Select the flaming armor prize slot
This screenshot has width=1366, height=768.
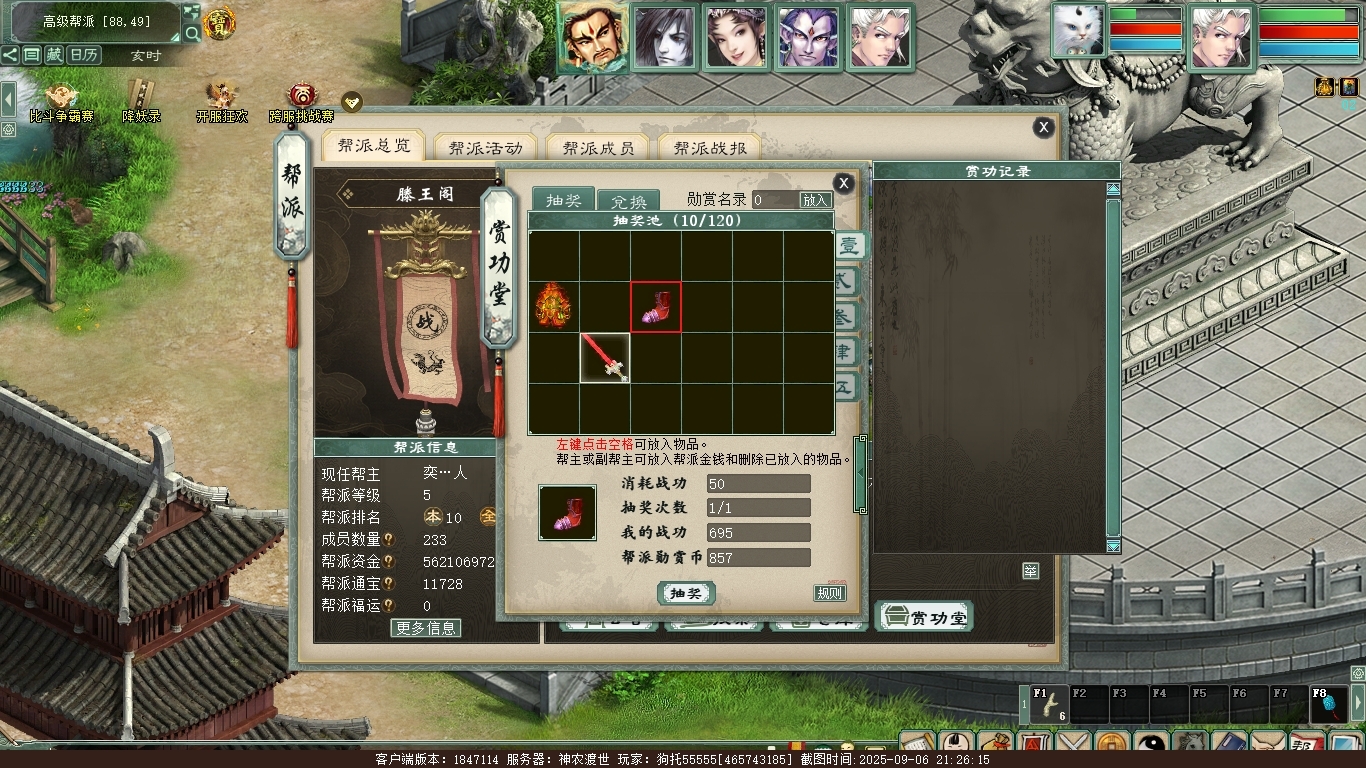pyautogui.click(x=553, y=306)
